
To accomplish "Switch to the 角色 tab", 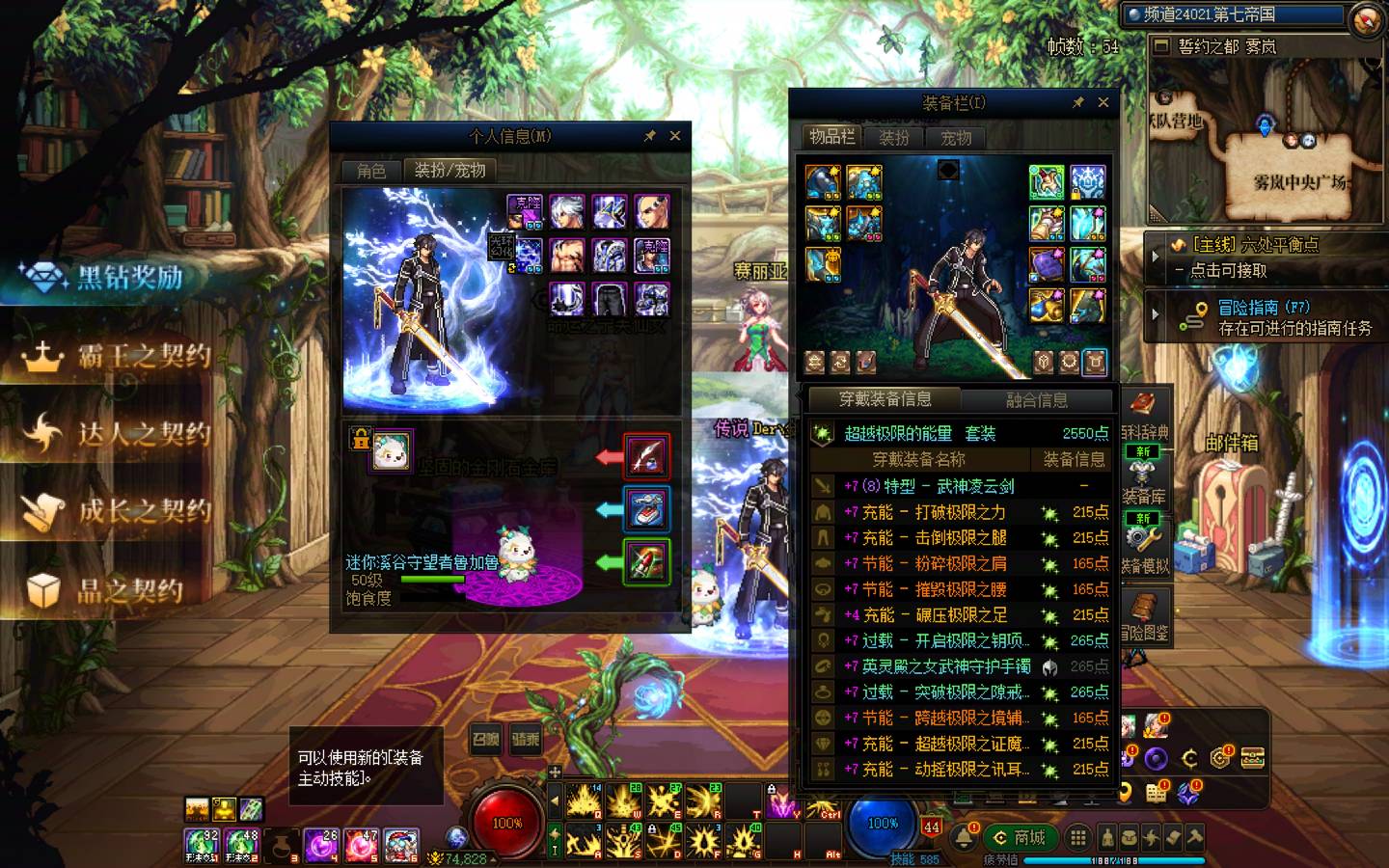I will click(x=371, y=171).
